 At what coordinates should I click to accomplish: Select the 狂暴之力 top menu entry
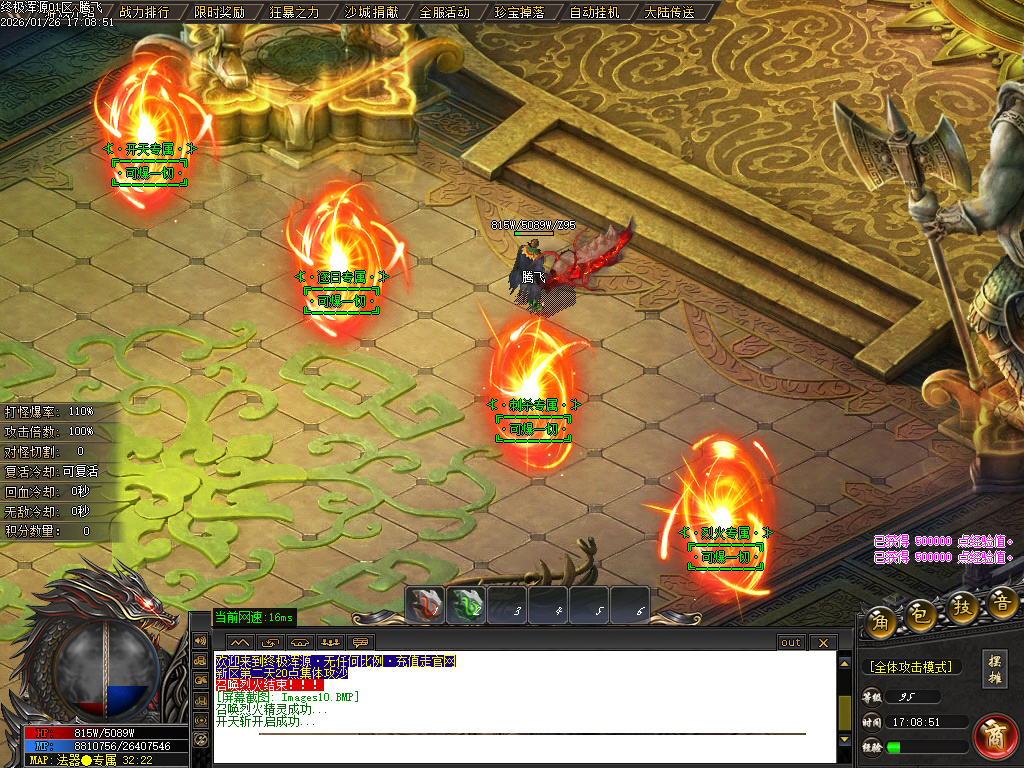click(x=295, y=13)
